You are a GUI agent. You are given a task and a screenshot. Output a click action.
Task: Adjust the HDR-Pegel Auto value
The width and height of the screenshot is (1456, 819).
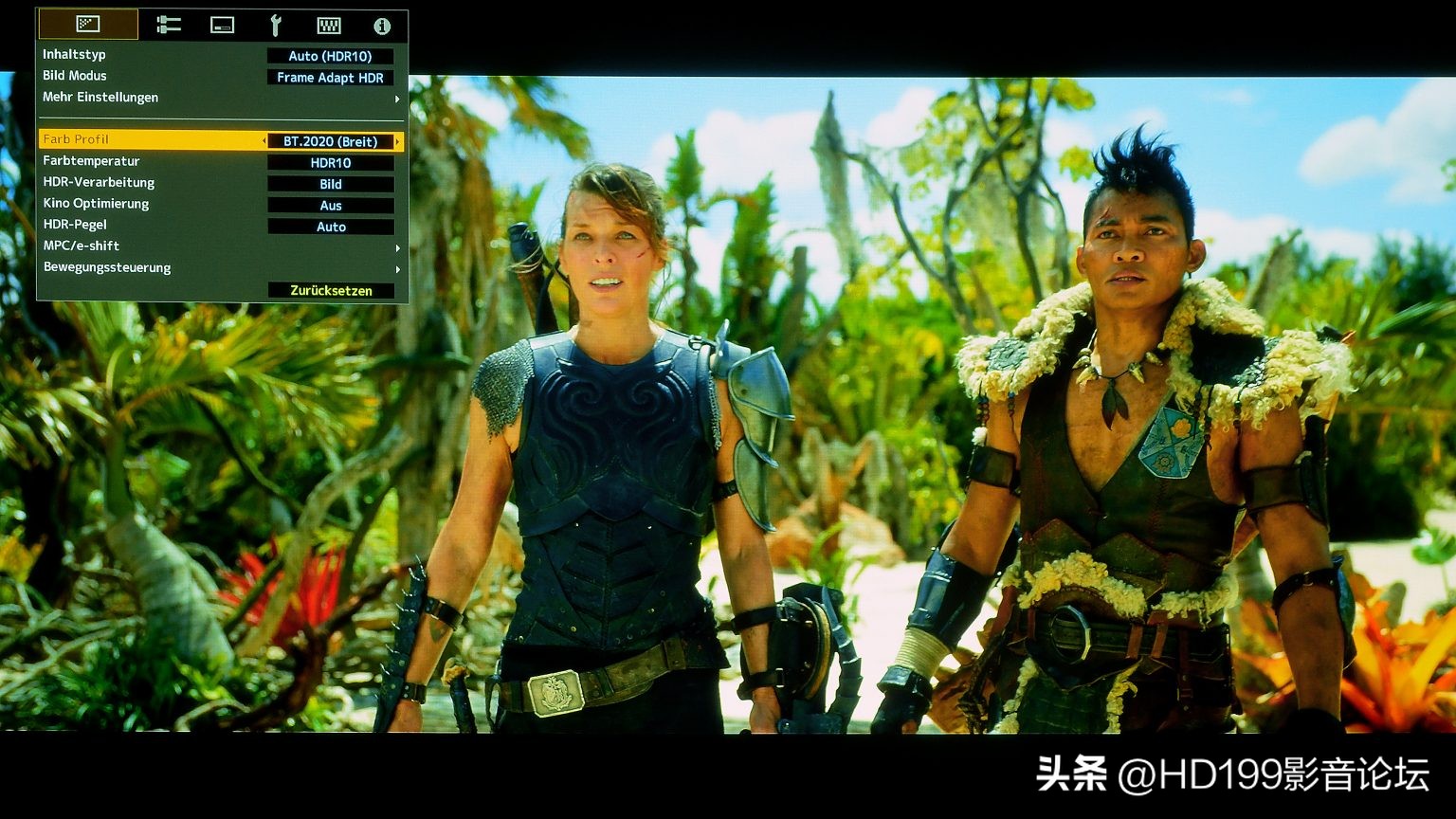(x=330, y=227)
